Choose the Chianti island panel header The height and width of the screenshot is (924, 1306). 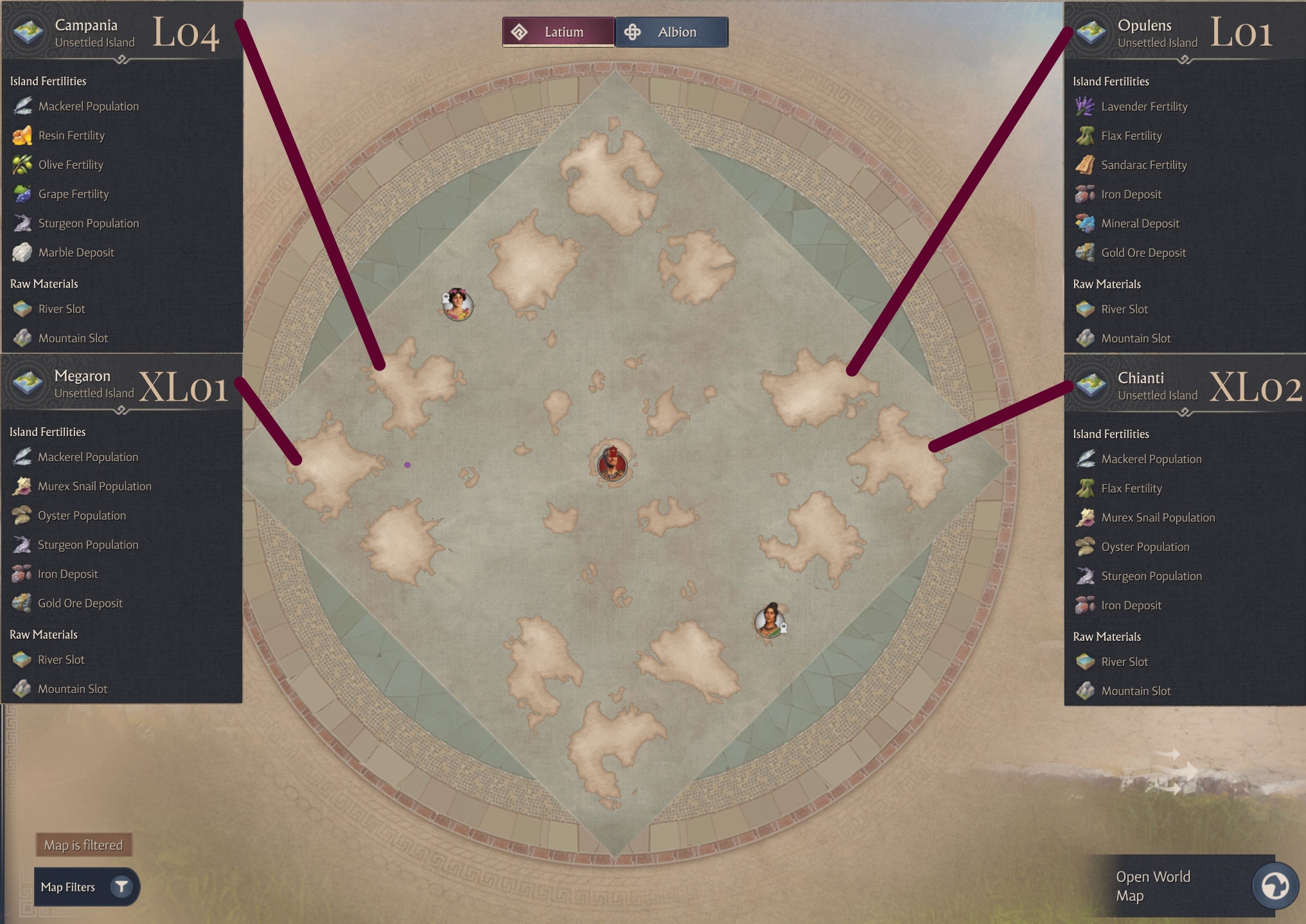[x=1158, y=386]
